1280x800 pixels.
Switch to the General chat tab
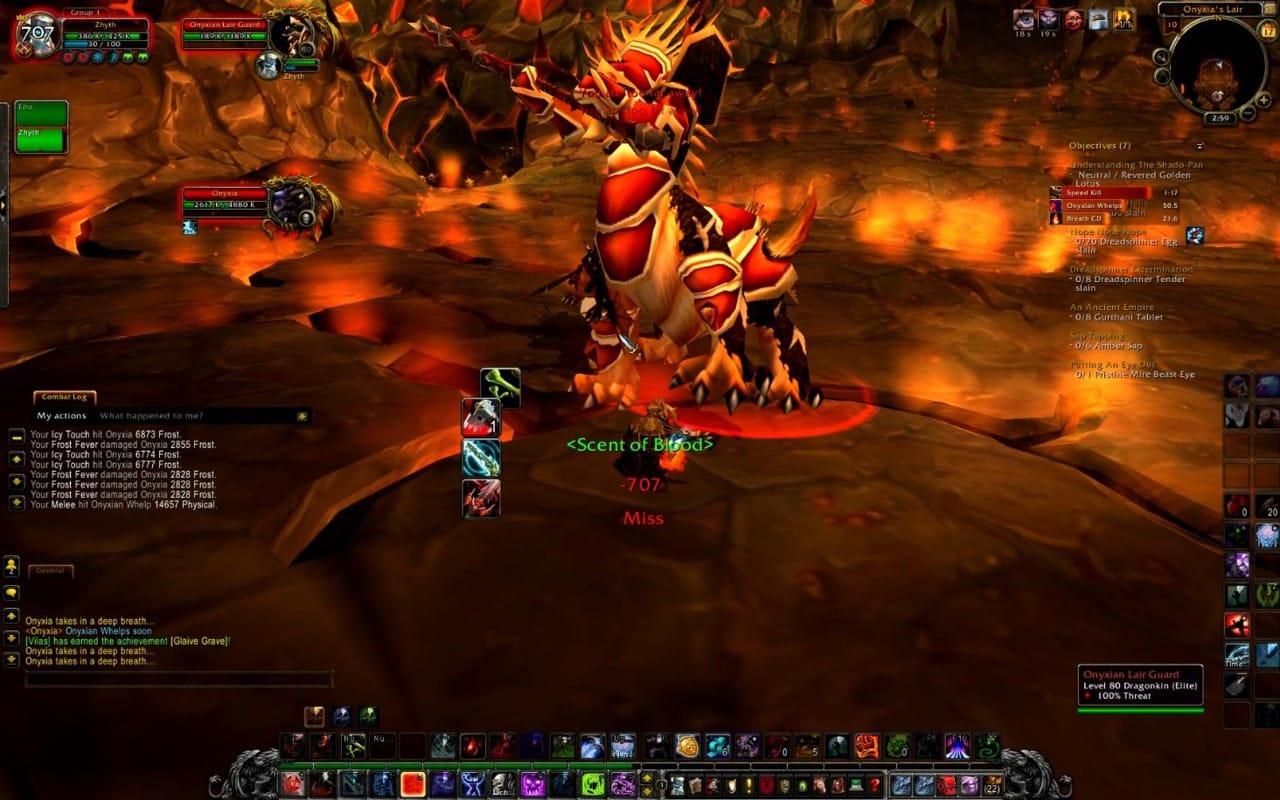click(50, 571)
